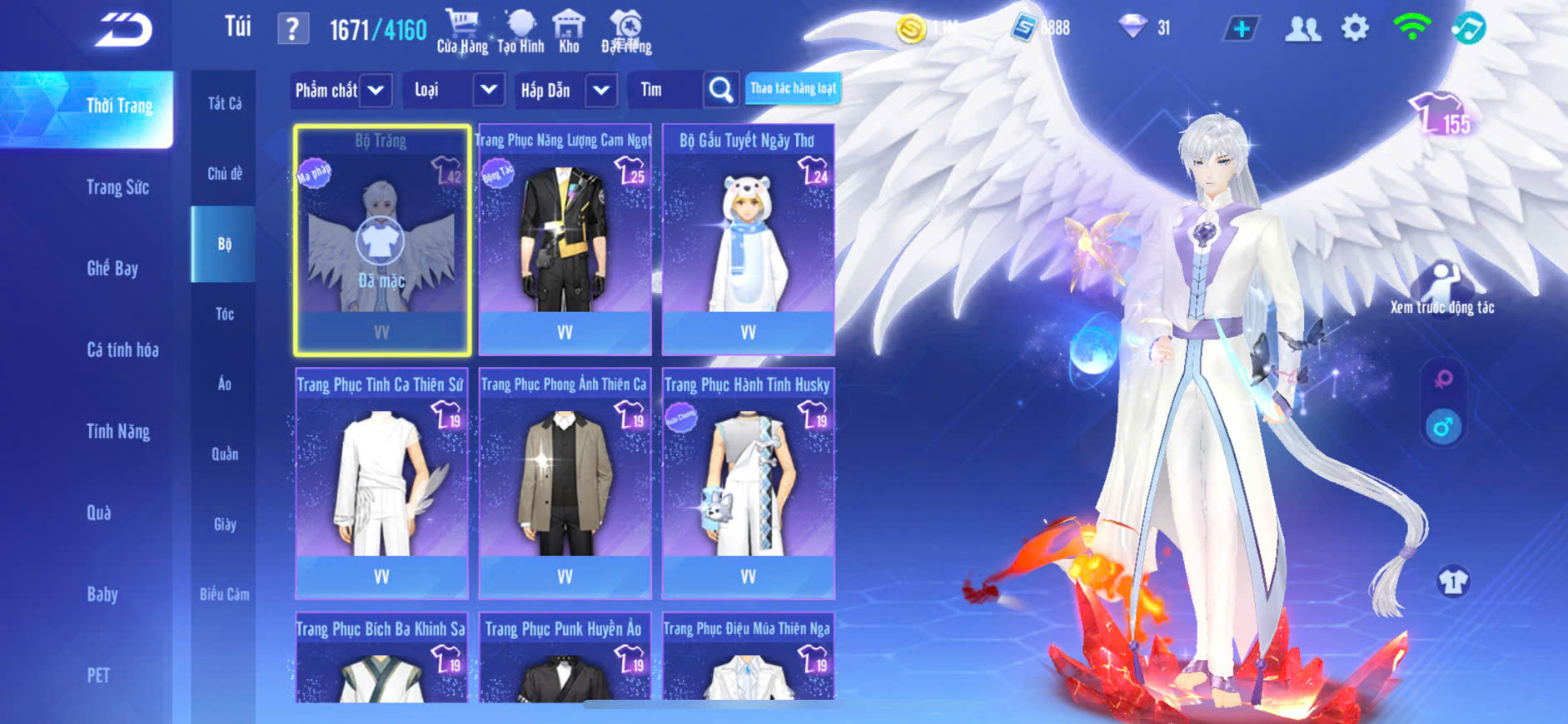Open the question mark help button
The width and height of the screenshot is (1568, 724).
pyautogui.click(x=292, y=29)
